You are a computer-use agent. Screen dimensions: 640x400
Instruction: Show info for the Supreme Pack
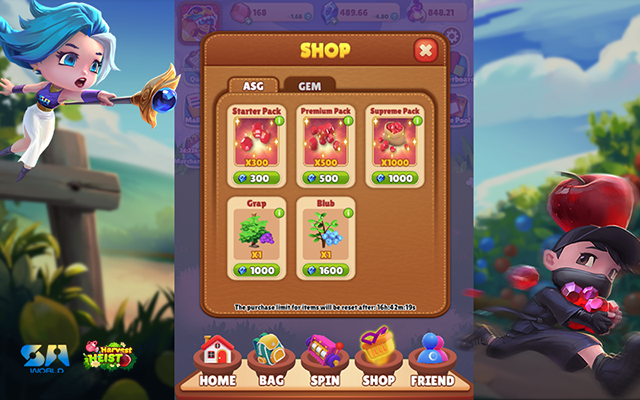click(x=418, y=122)
